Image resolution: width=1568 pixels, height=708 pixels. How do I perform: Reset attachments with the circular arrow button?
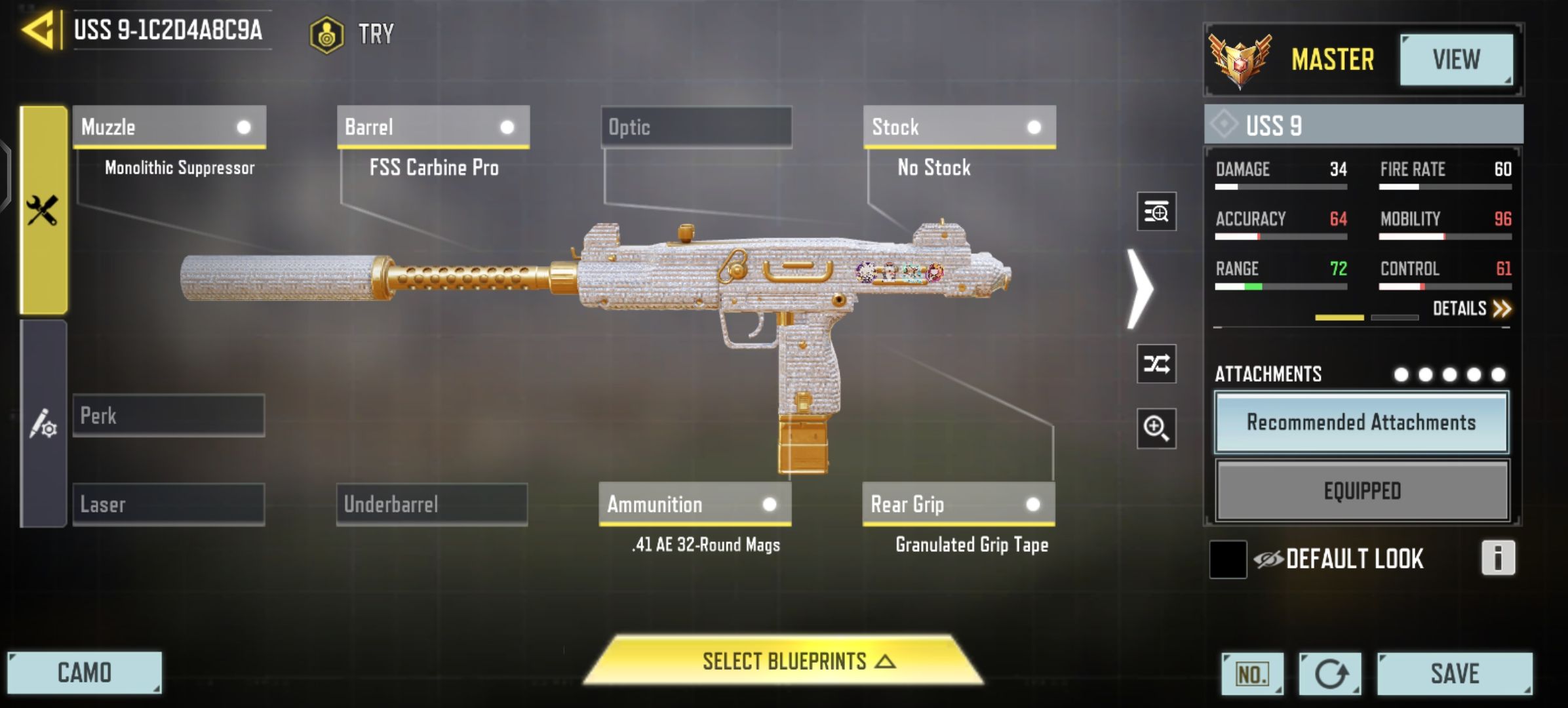tap(1330, 674)
